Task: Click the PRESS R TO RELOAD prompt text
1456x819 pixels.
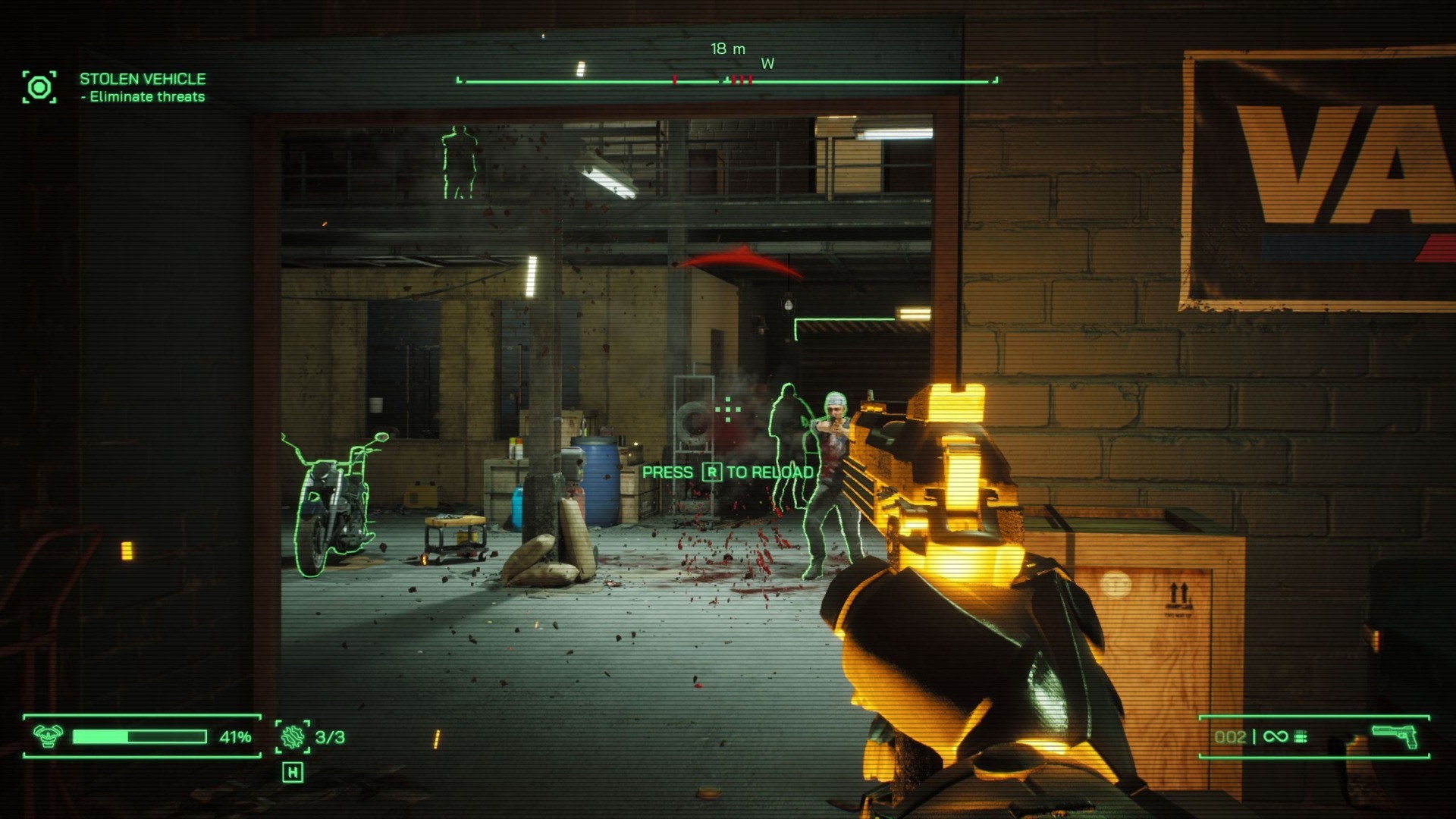Action: click(728, 471)
